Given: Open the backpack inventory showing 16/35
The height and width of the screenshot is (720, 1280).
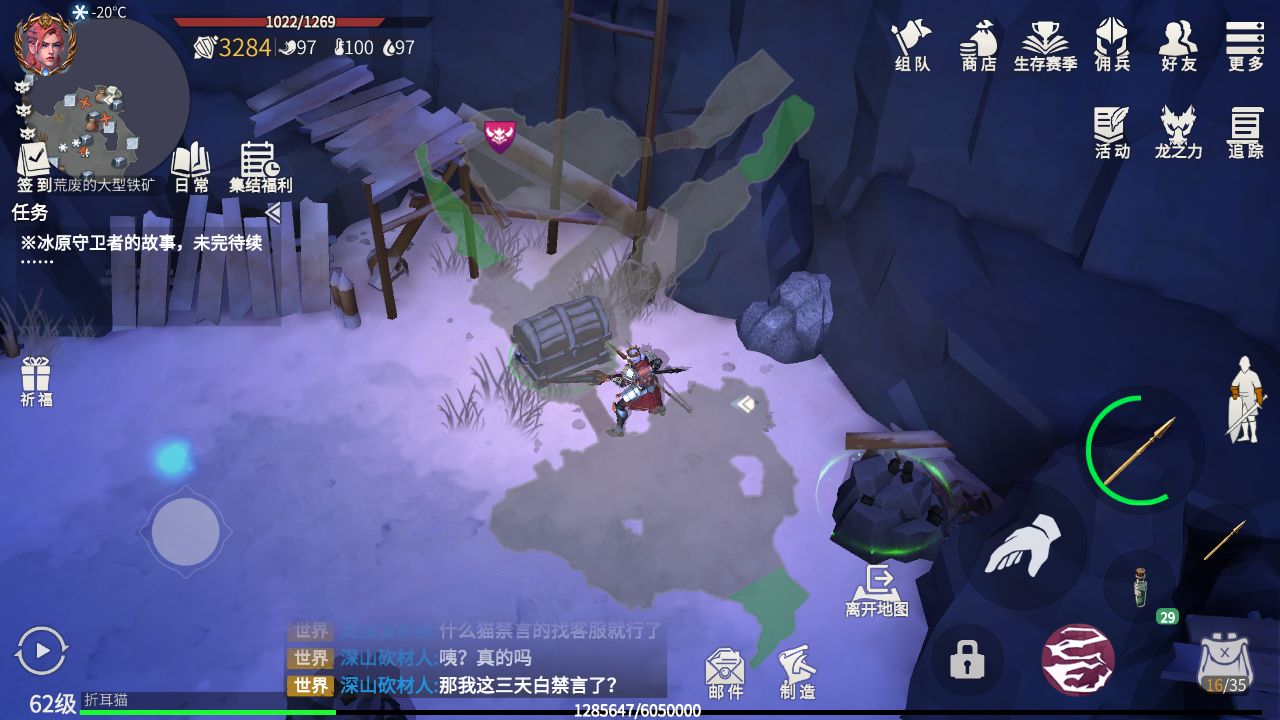Looking at the screenshot, I should click(1224, 663).
